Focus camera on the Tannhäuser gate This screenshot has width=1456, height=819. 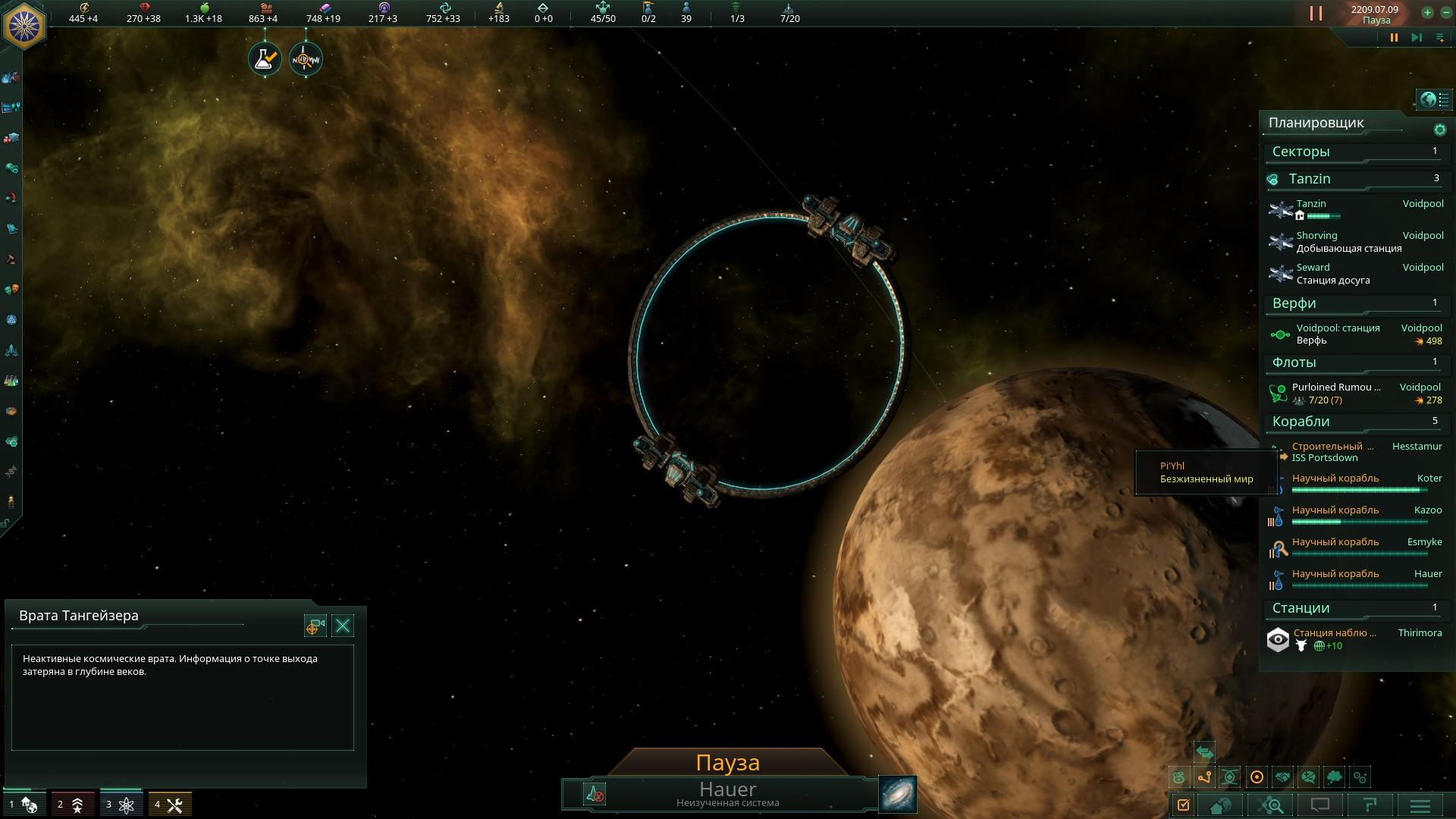tap(315, 626)
